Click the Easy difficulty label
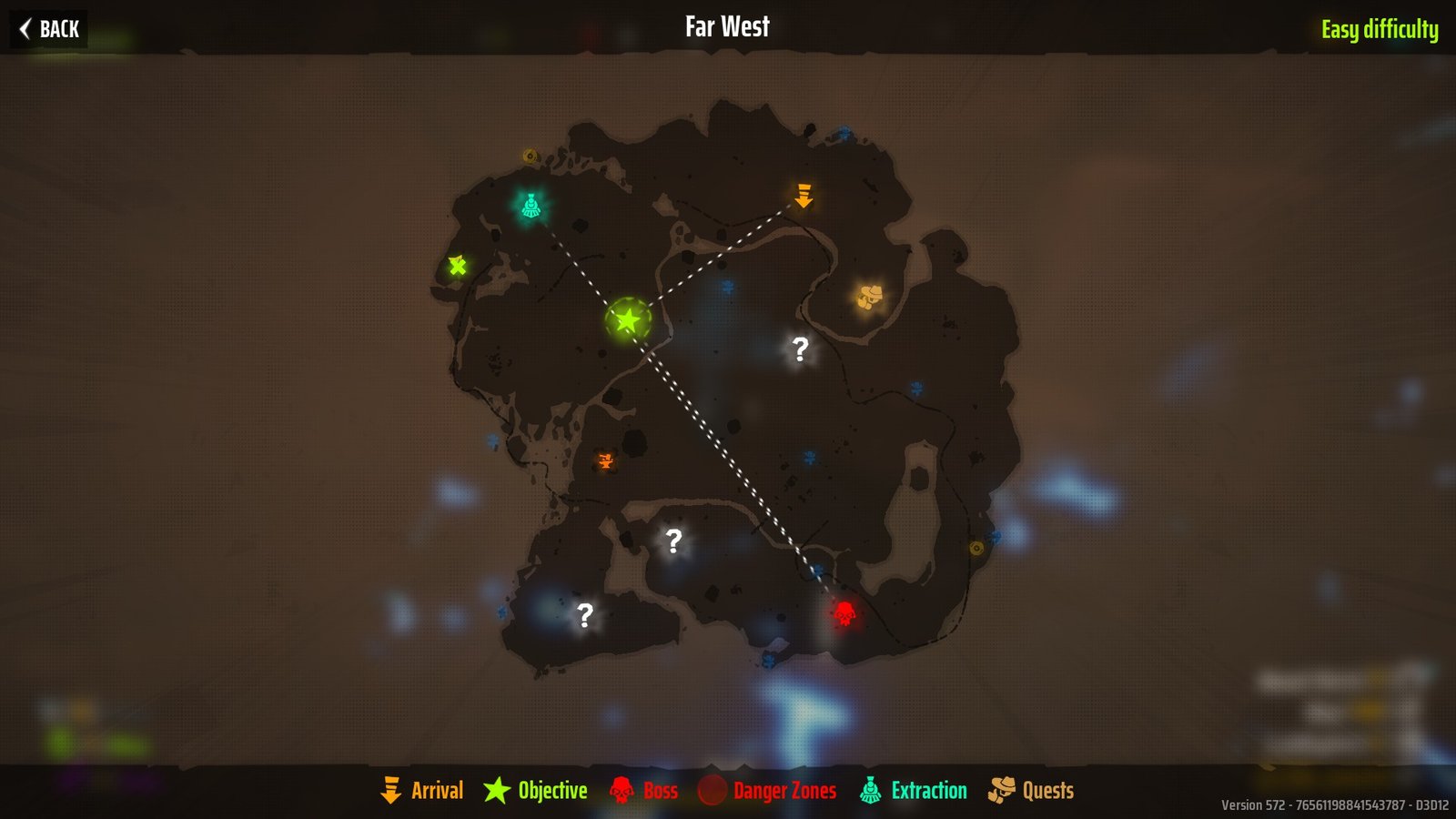1456x819 pixels. click(1381, 28)
